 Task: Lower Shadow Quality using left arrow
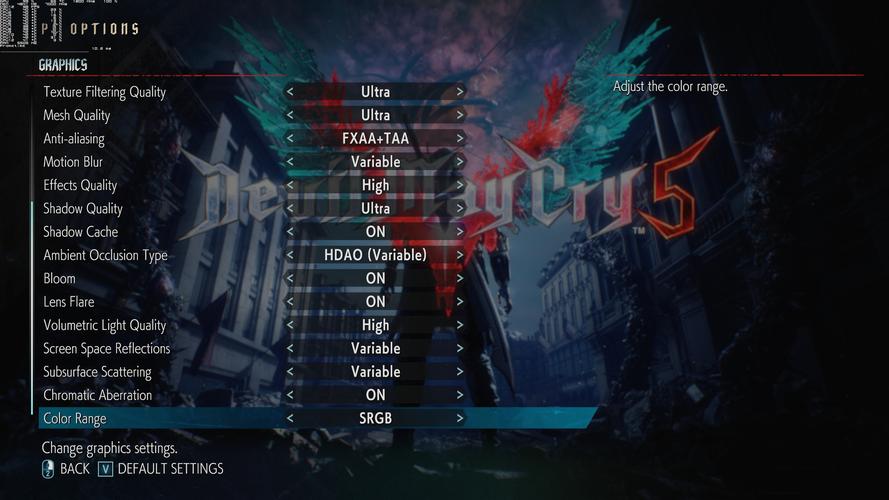tap(290, 209)
